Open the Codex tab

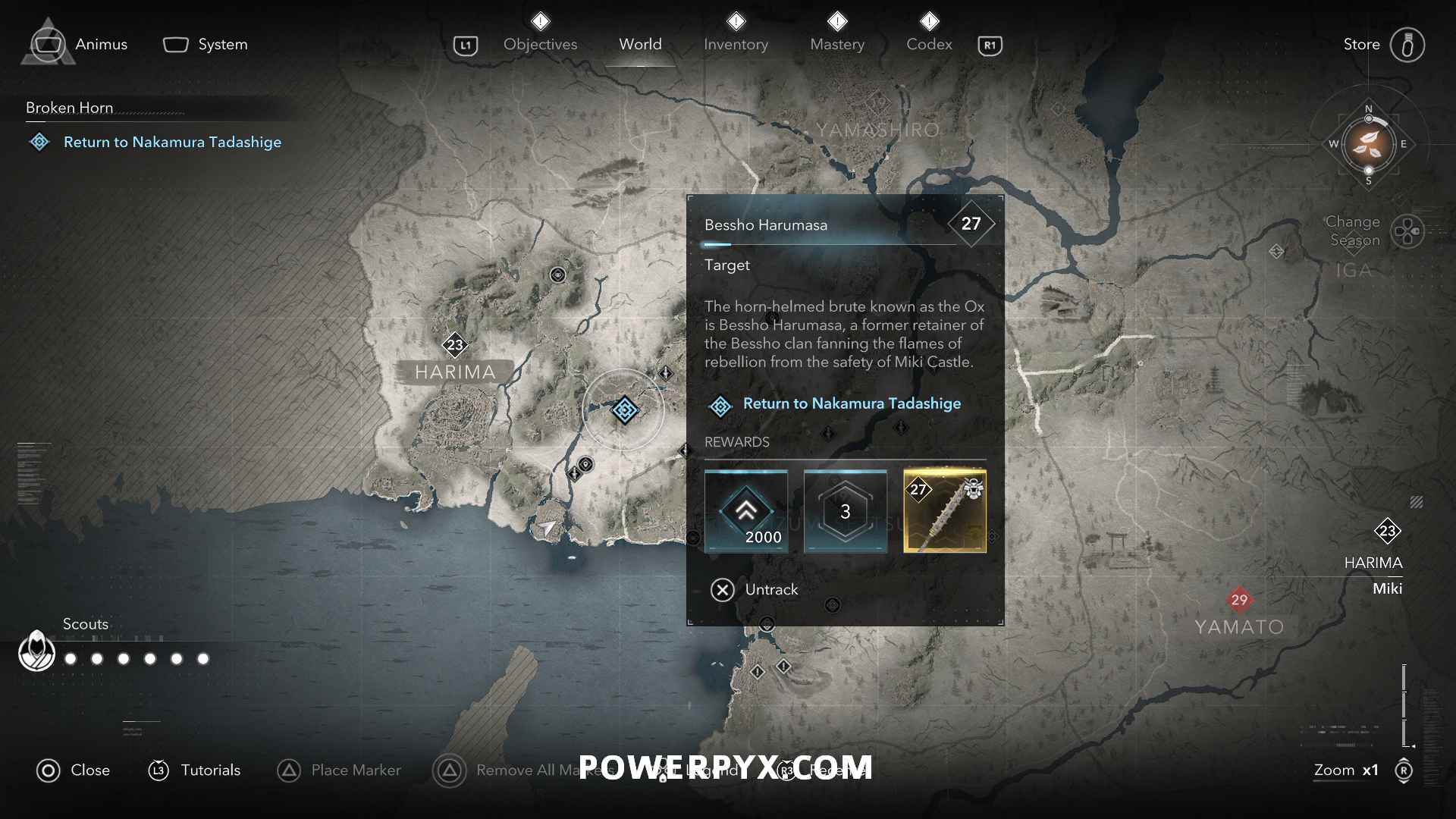pyautogui.click(x=929, y=44)
